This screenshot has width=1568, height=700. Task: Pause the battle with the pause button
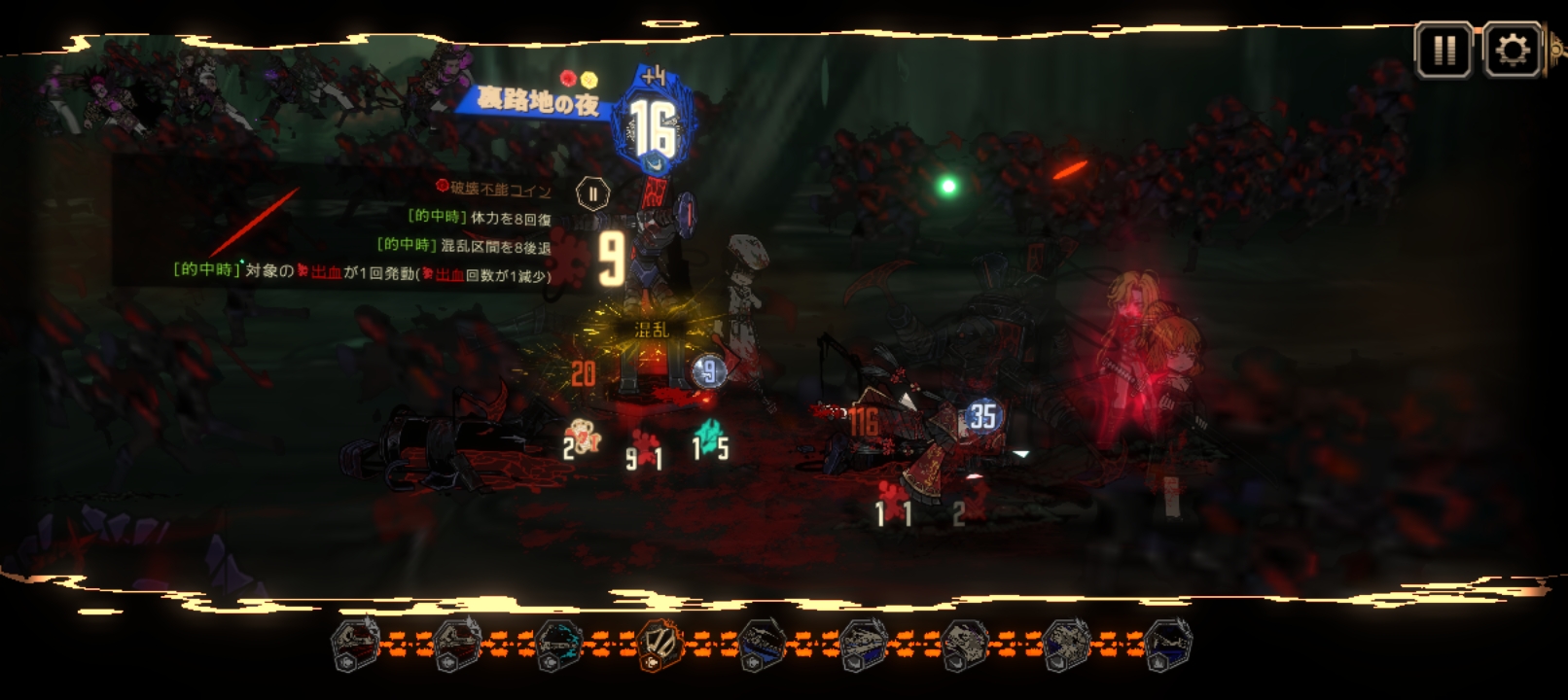point(1443,50)
